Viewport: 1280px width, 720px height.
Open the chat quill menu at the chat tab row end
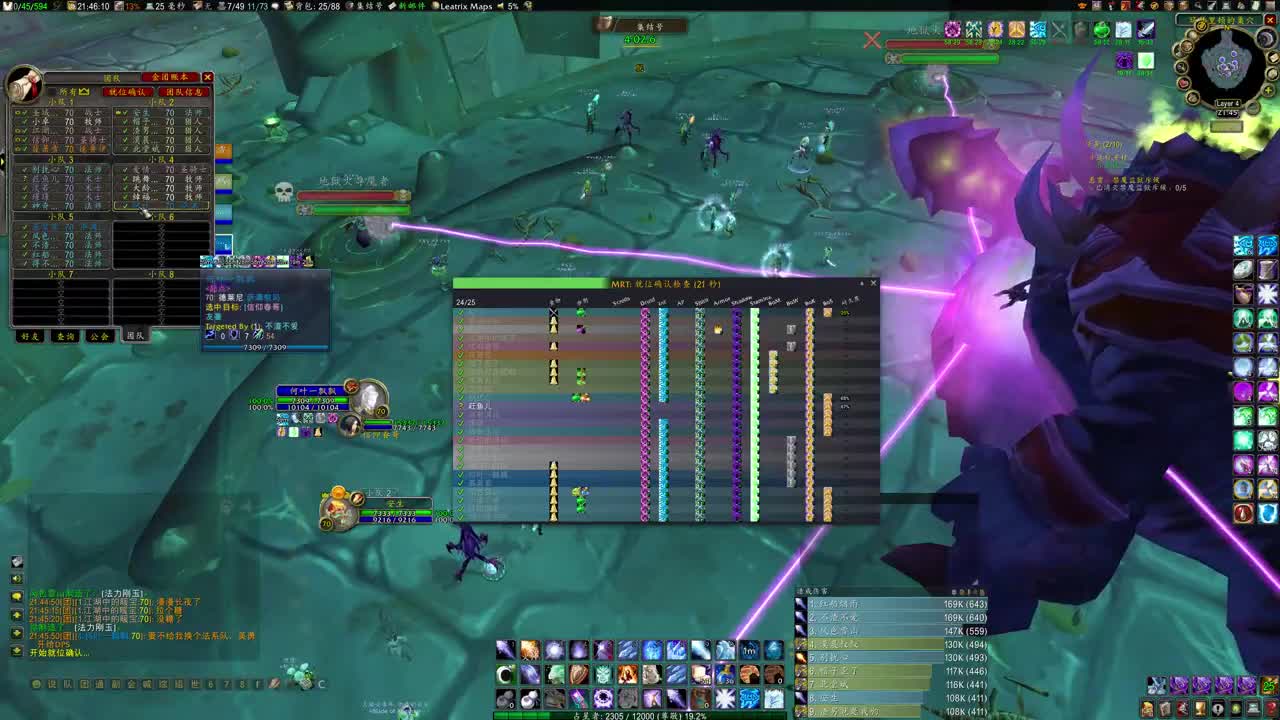click(274, 684)
